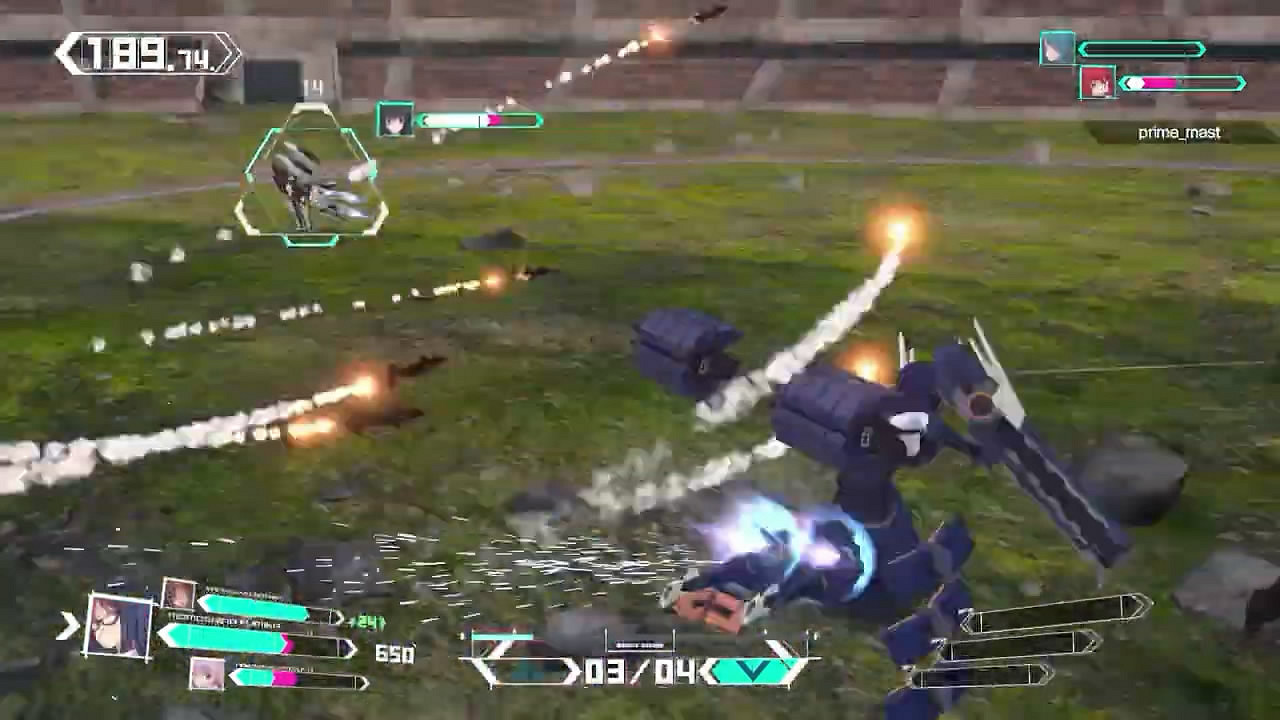
Task: Select the prime_mast player name label
Action: click(x=1180, y=132)
